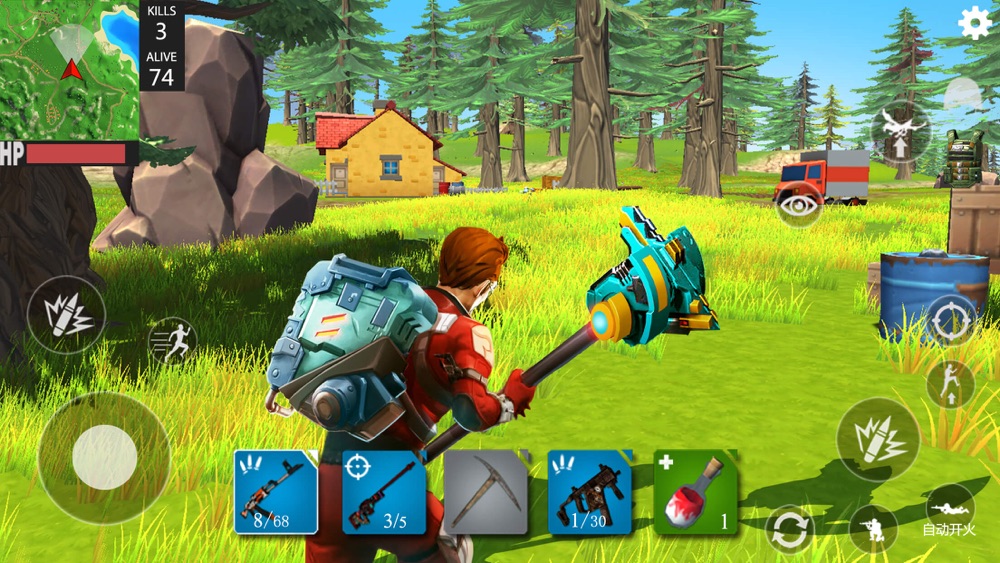Toggle the crouching soldier stance button
This screenshot has width=1000, height=563.
tap(872, 529)
